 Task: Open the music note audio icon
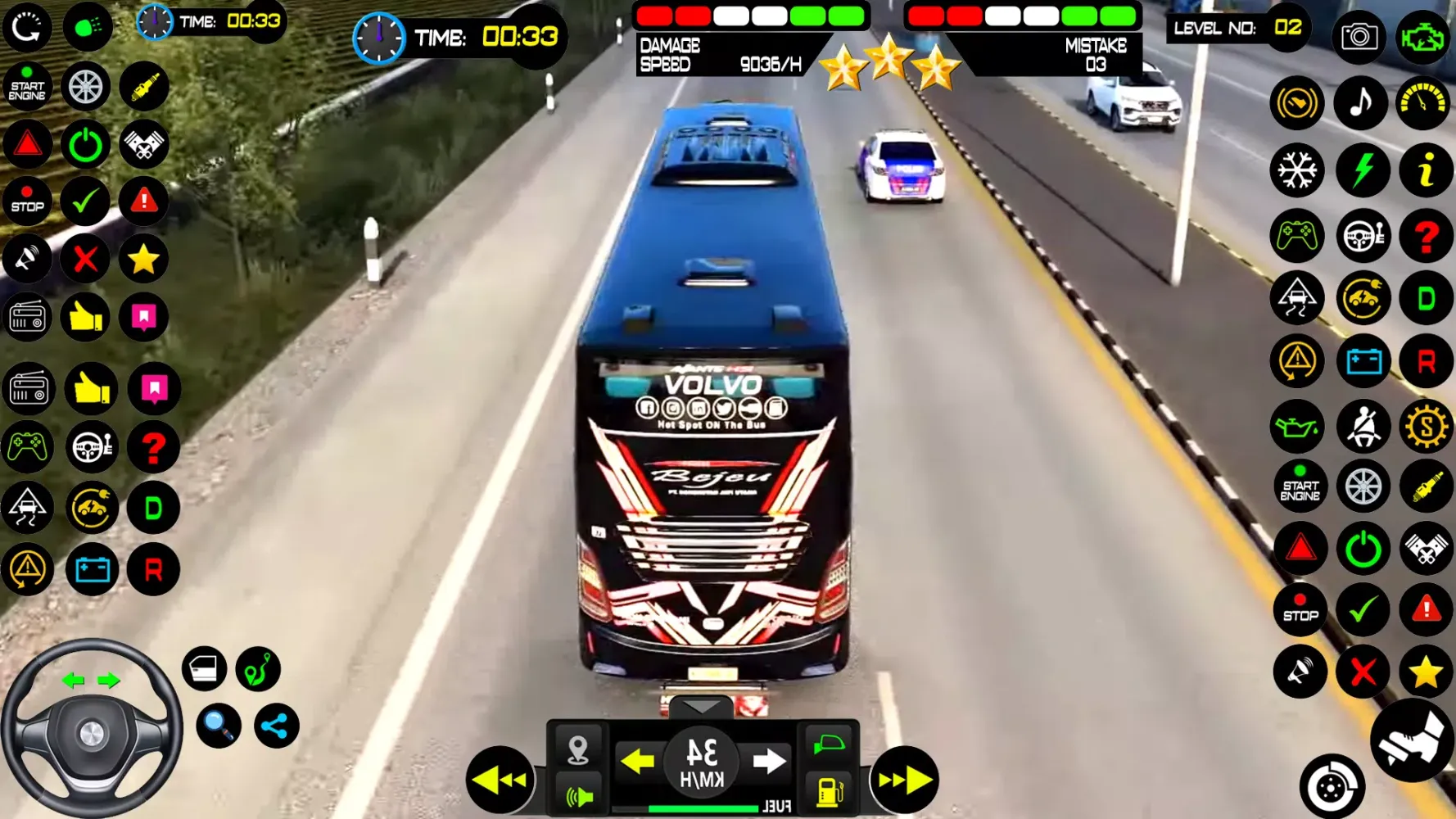click(1361, 102)
